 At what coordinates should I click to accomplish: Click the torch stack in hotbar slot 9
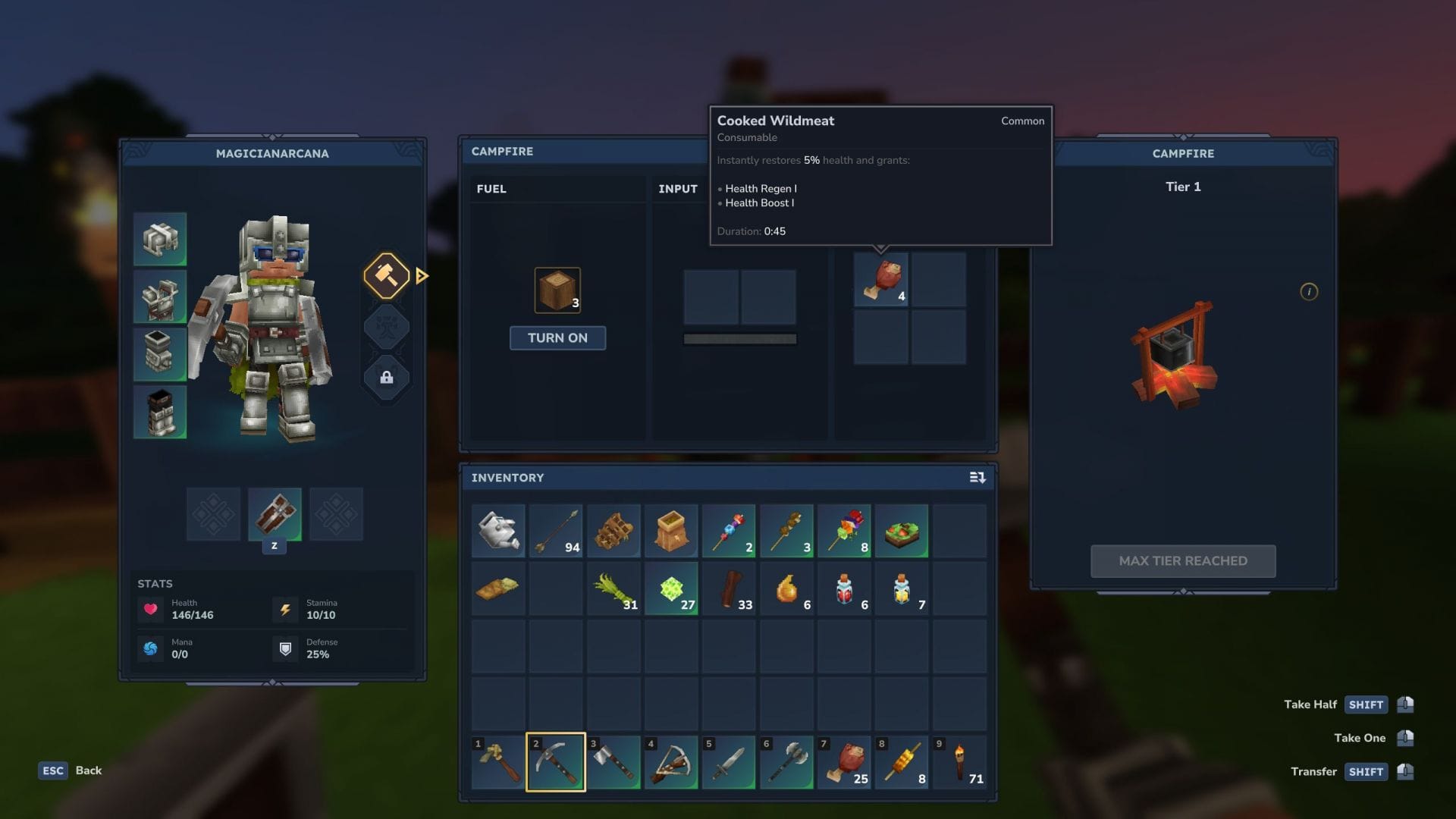point(960,762)
